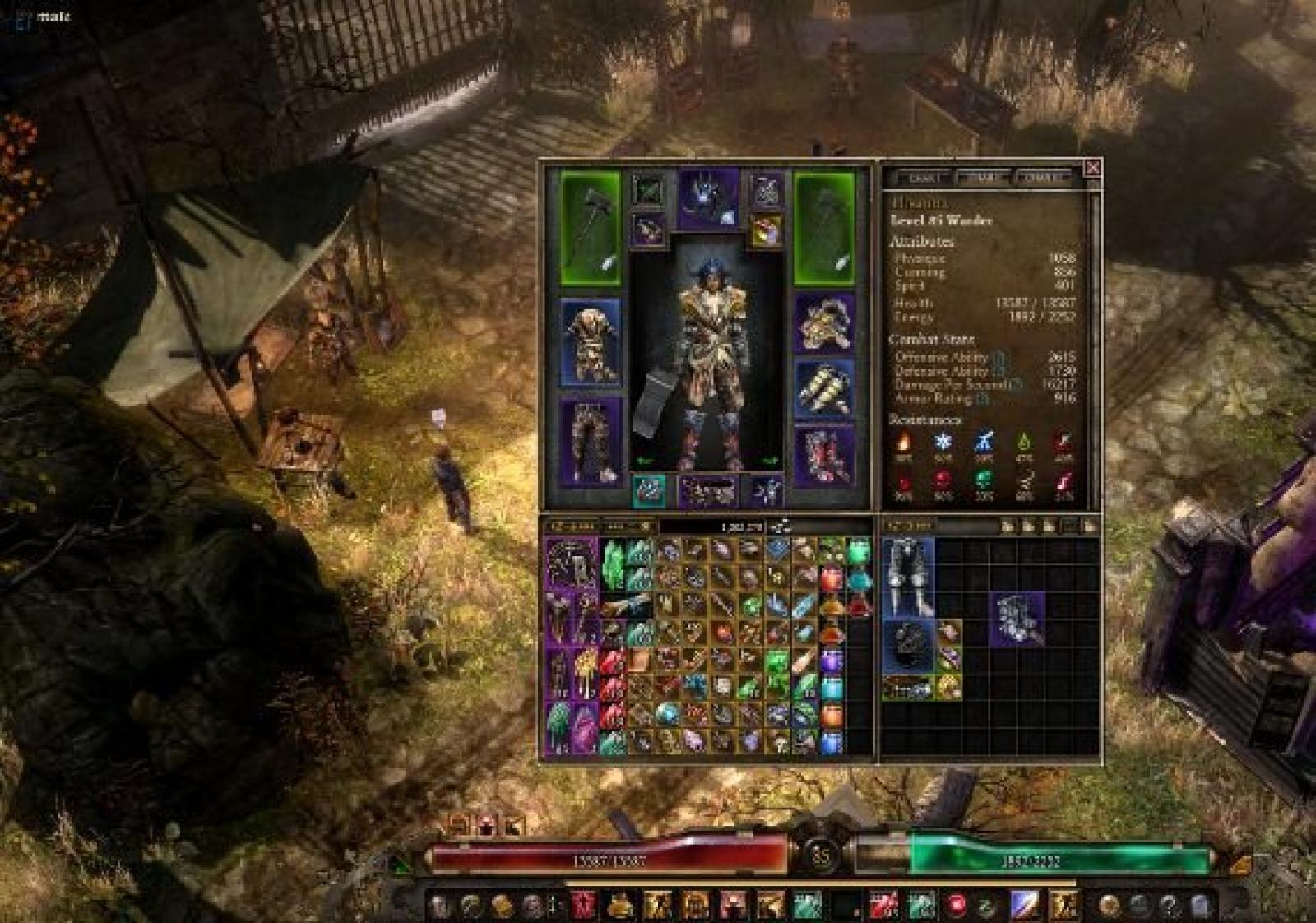Screen dimensions: 1316x923
Task: Select the equipped leg armor slot
Action: 591,442
